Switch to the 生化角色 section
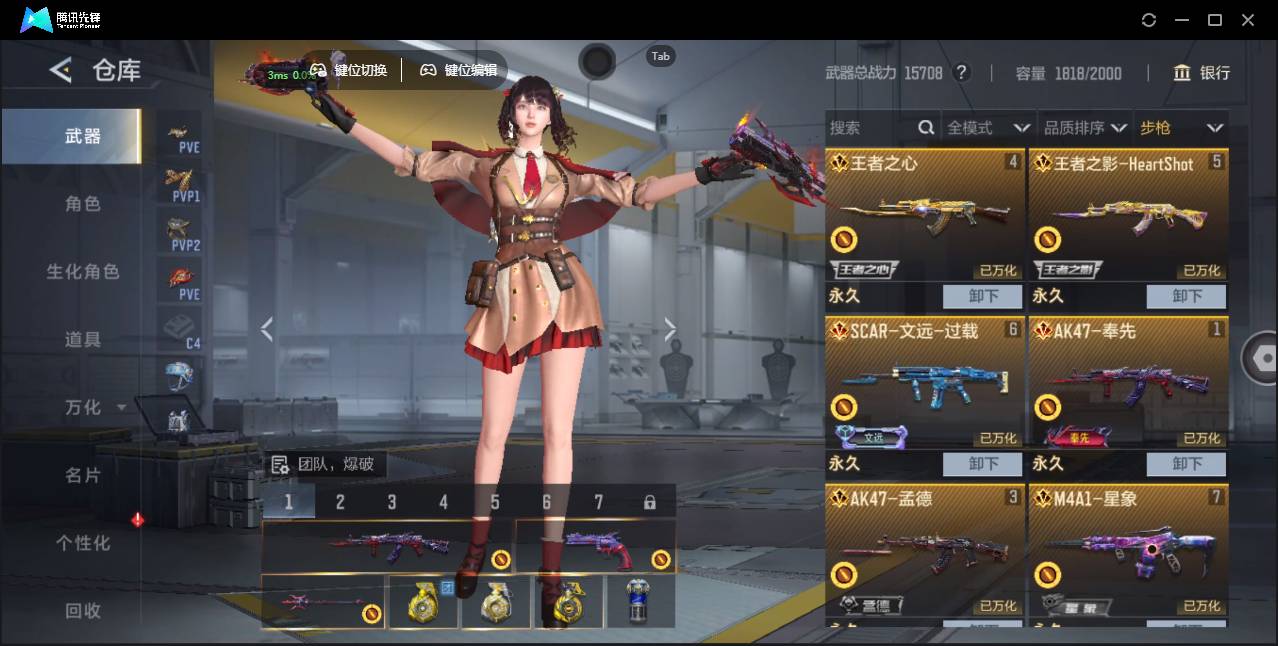This screenshot has width=1278, height=646. [82, 272]
